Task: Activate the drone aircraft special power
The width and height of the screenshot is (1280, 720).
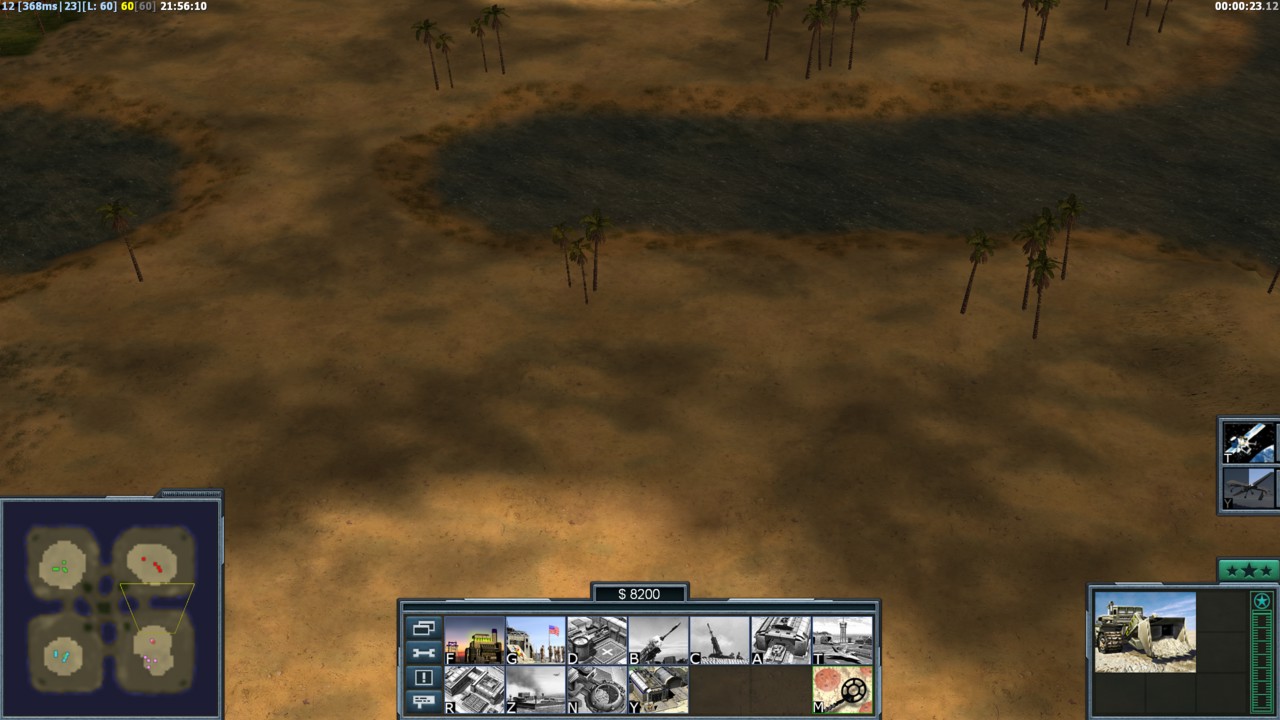Action: tap(1248, 489)
